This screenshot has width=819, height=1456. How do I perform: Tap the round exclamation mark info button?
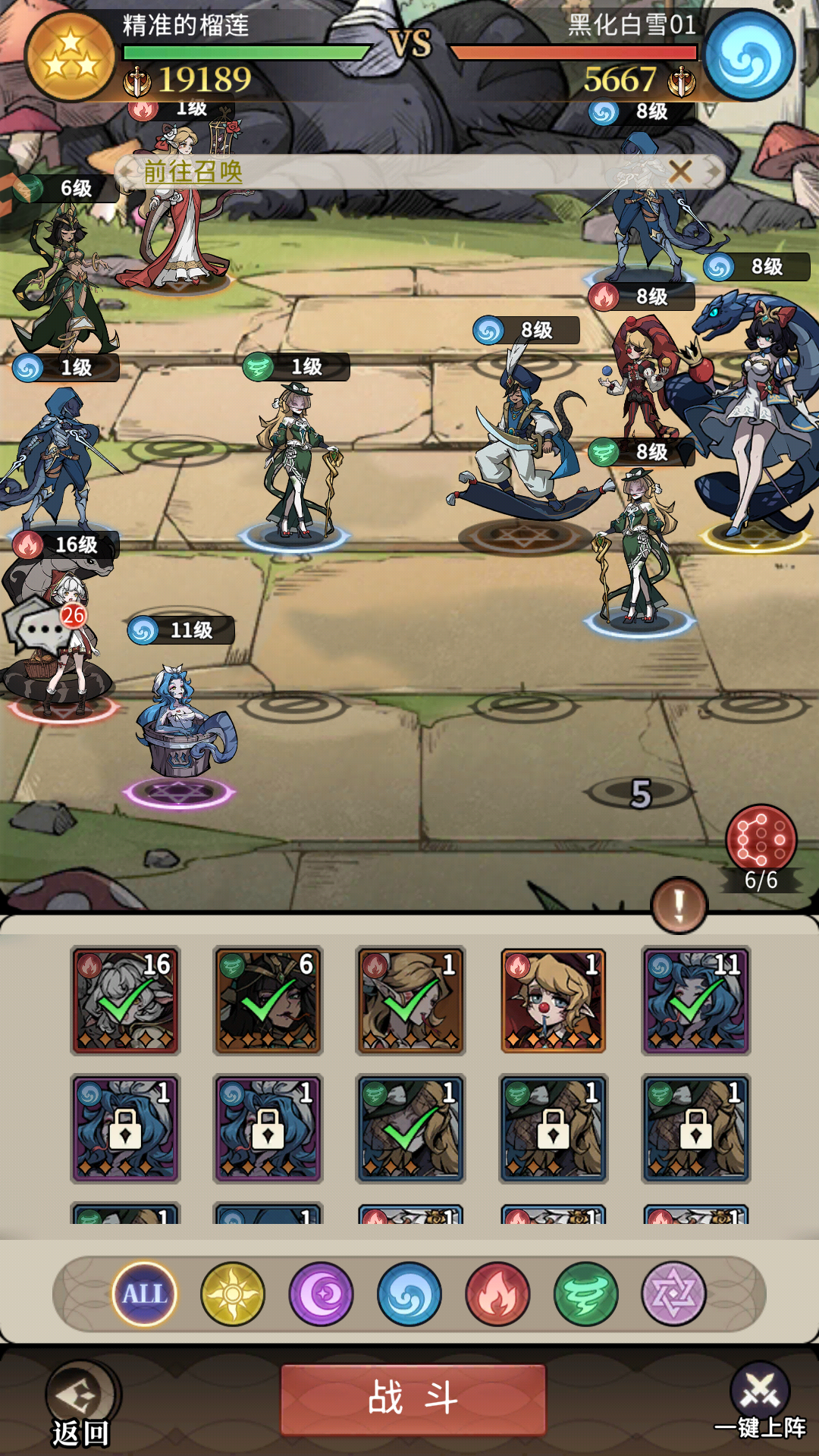(679, 905)
